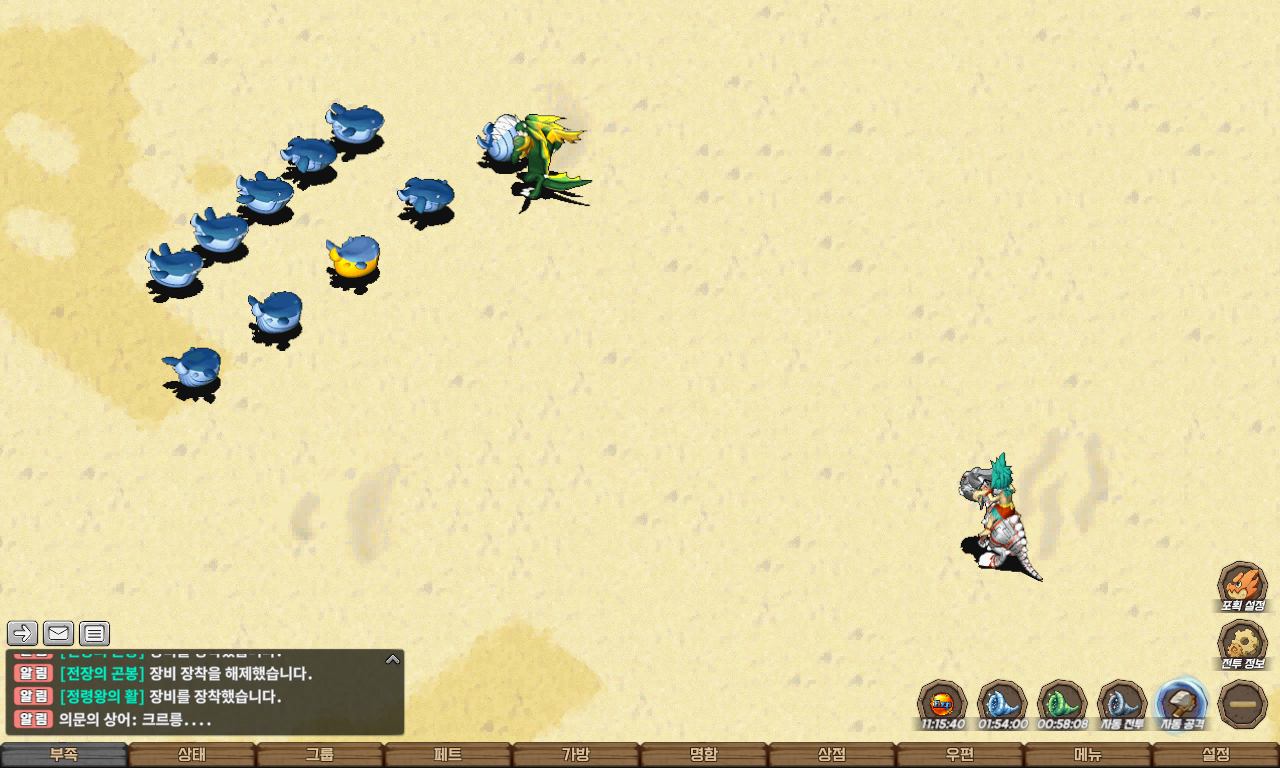Expand the chat log with up arrow

pos(393,659)
